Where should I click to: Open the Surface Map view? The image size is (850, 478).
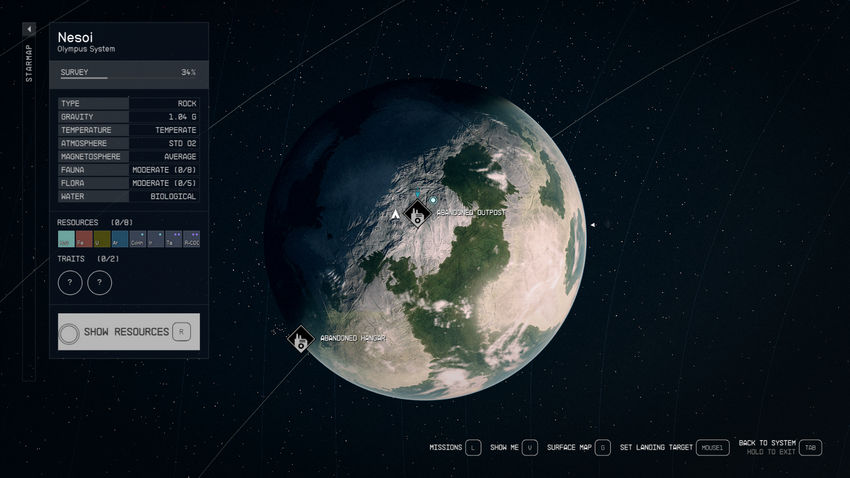click(x=602, y=448)
